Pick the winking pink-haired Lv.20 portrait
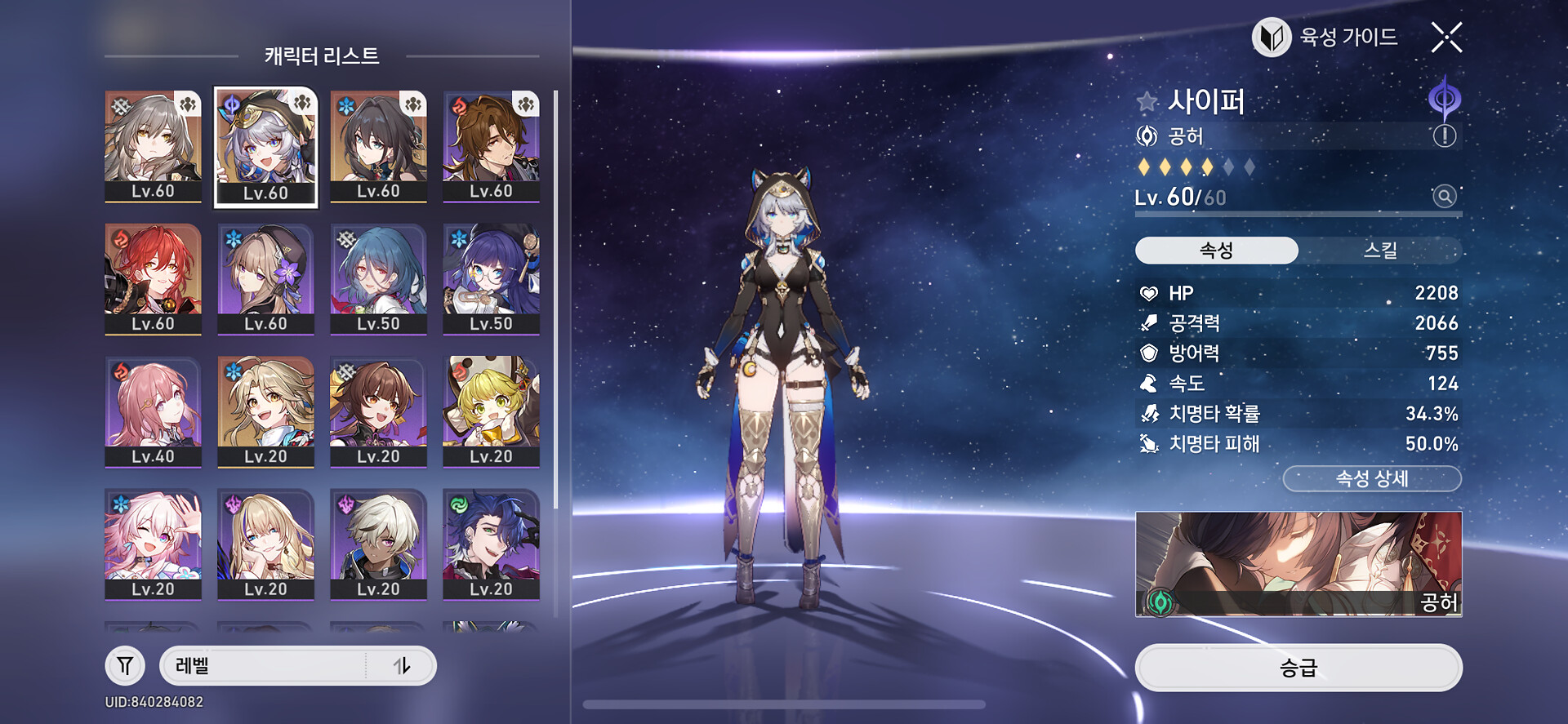The height and width of the screenshot is (724, 1568). point(153,544)
